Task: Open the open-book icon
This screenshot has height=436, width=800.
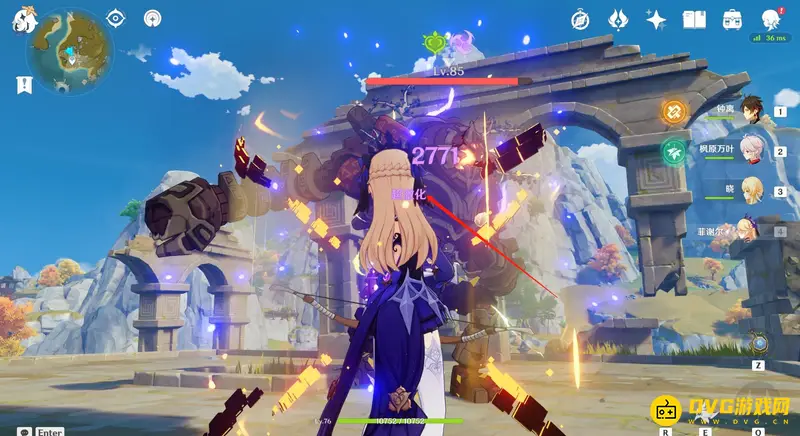Action: pyautogui.click(x=694, y=19)
